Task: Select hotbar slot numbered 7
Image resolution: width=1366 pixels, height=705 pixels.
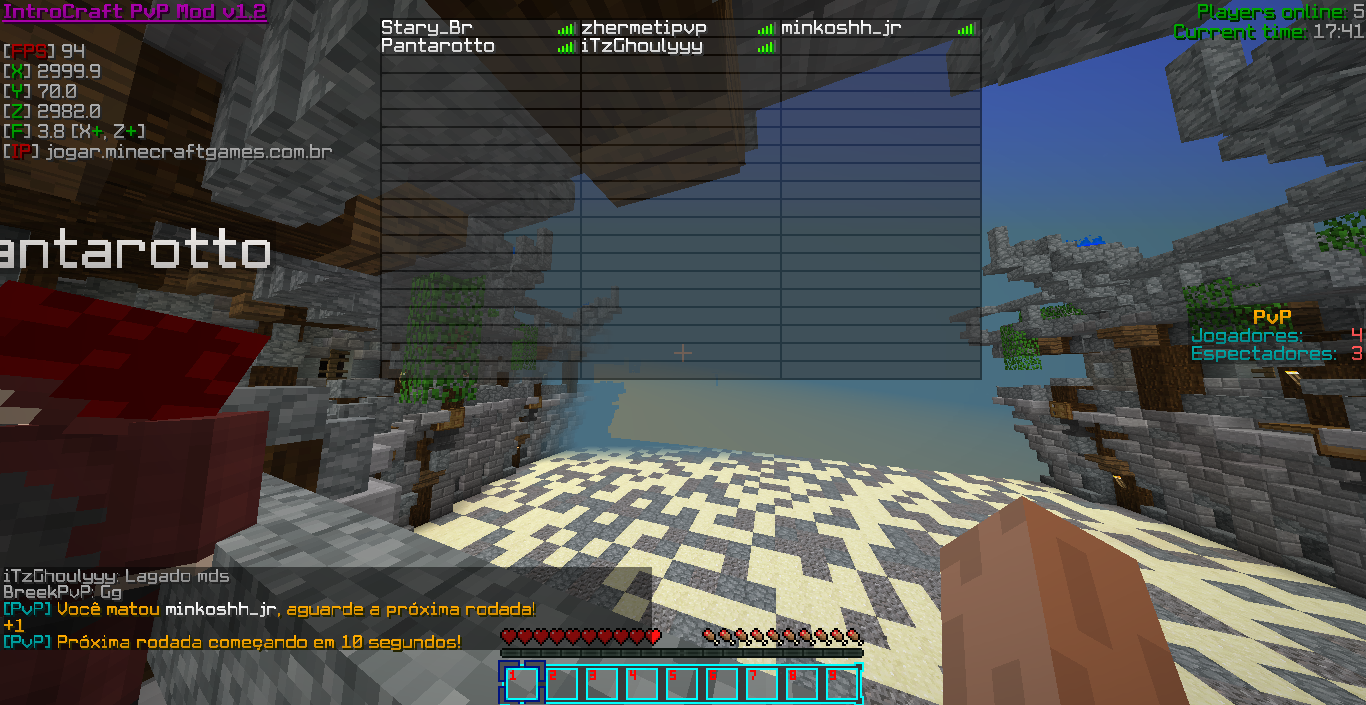Action: pos(761,684)
